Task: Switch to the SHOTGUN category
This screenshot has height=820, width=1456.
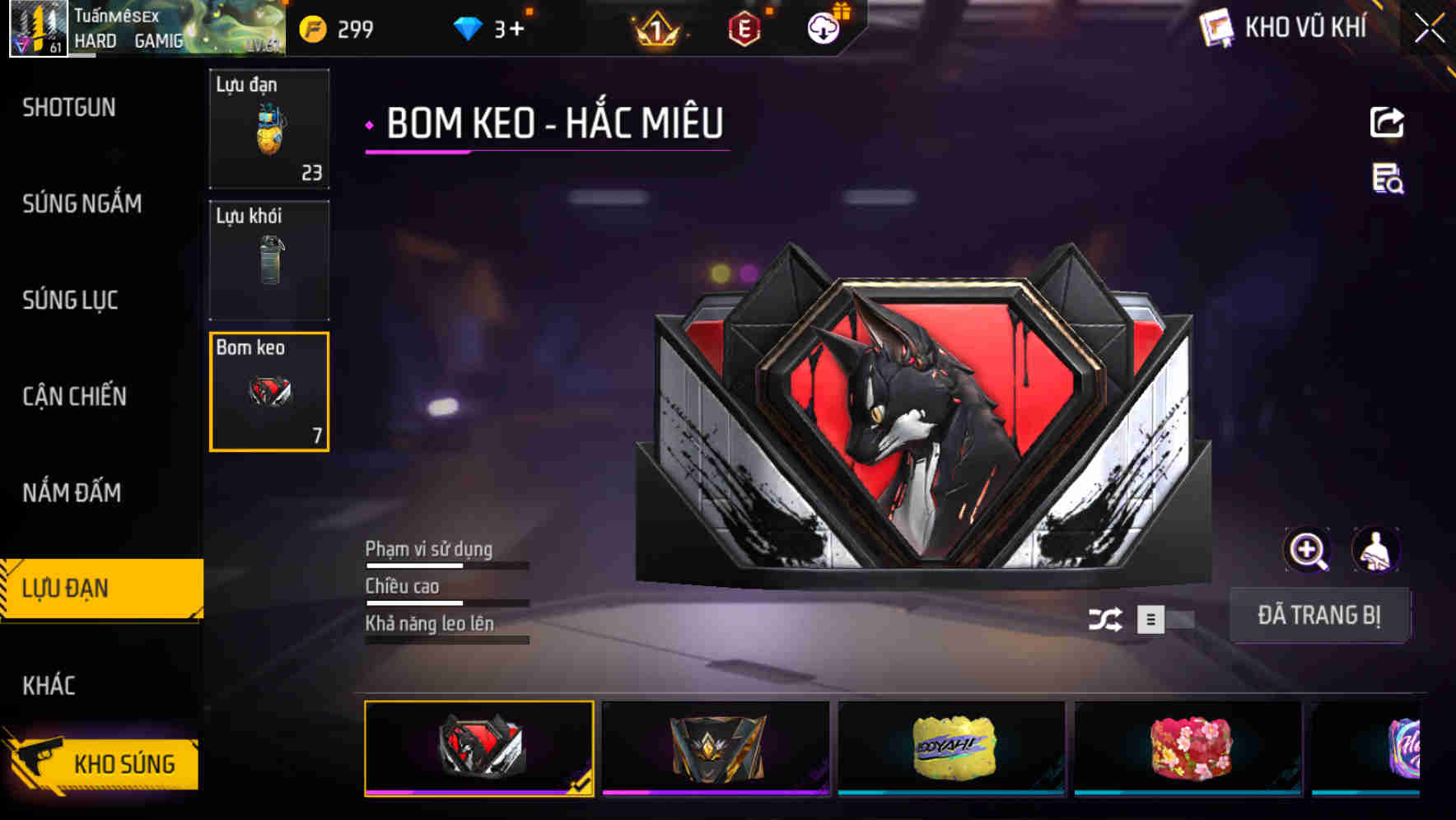Action: click(x=69, y=108)
